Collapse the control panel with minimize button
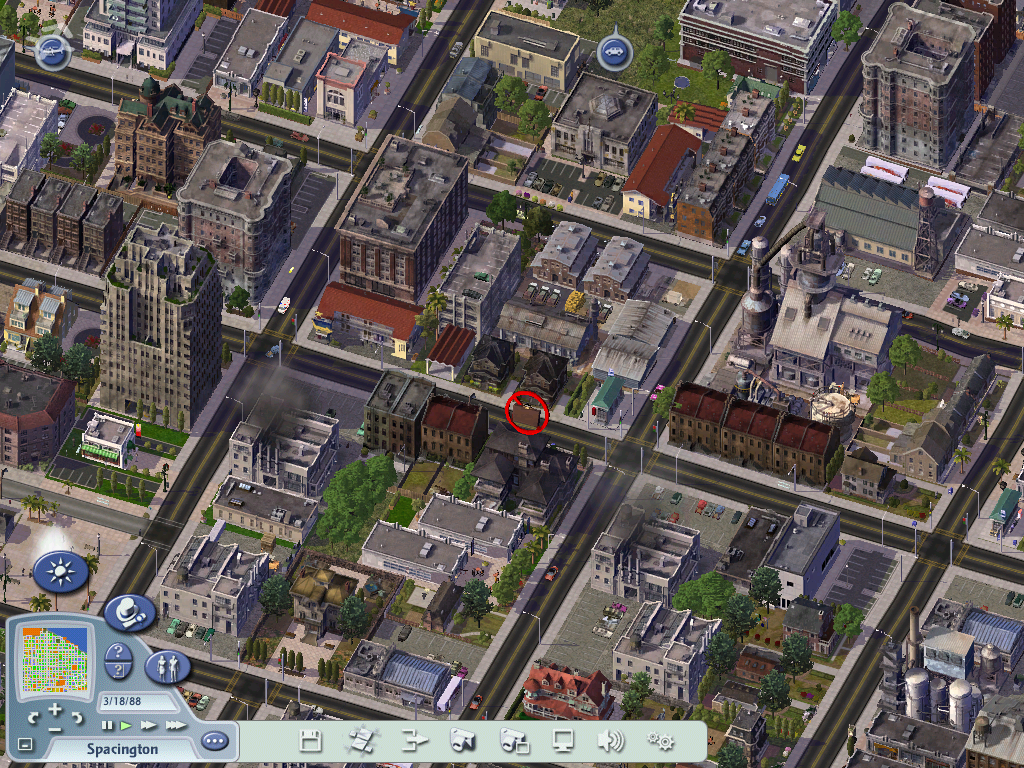 (26, 745)
